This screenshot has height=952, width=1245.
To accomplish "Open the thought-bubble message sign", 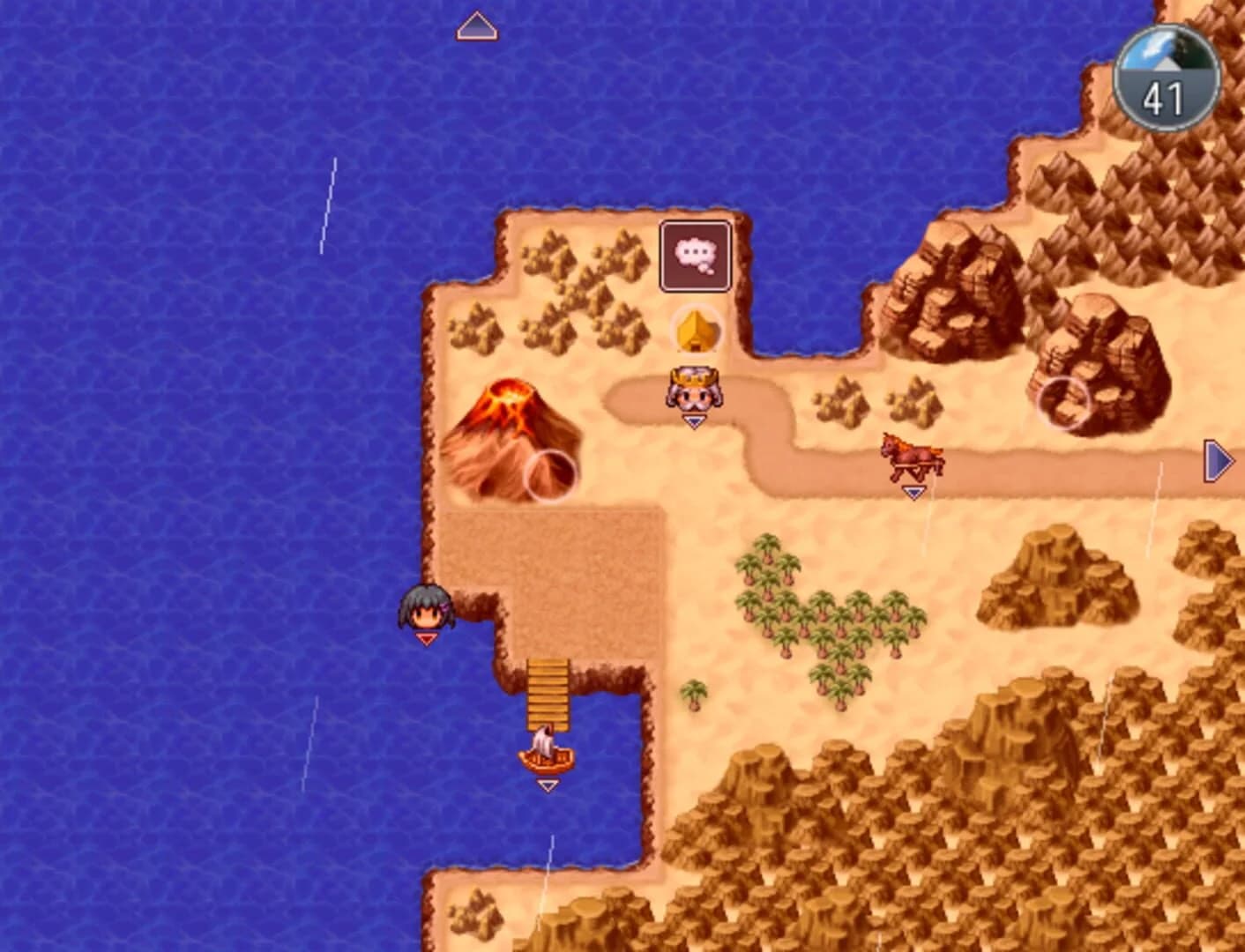I will [x=695, y=255].
